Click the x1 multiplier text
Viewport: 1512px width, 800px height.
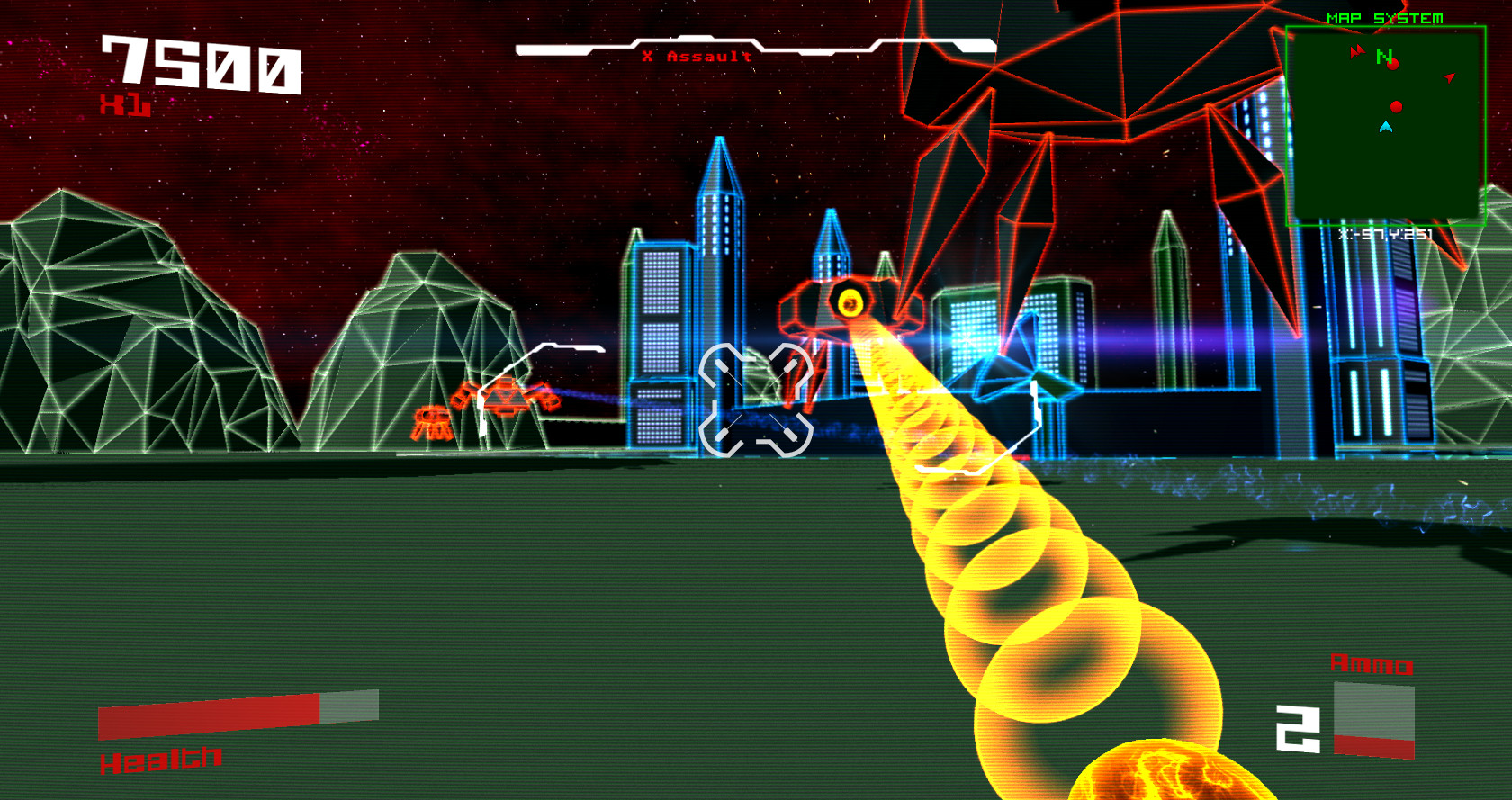point(124,105)
